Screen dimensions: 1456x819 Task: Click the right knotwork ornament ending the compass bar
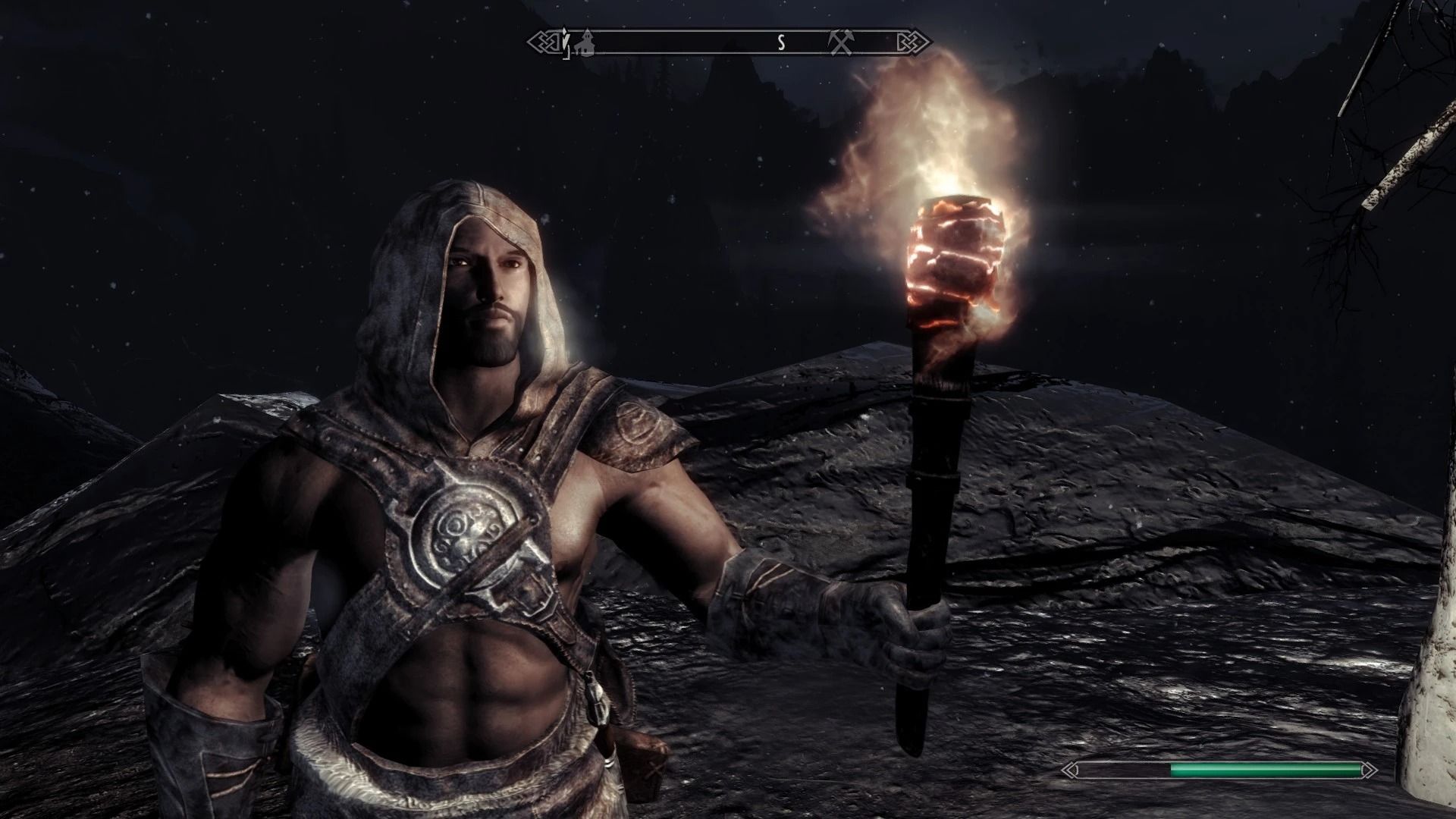coord(912,43)
